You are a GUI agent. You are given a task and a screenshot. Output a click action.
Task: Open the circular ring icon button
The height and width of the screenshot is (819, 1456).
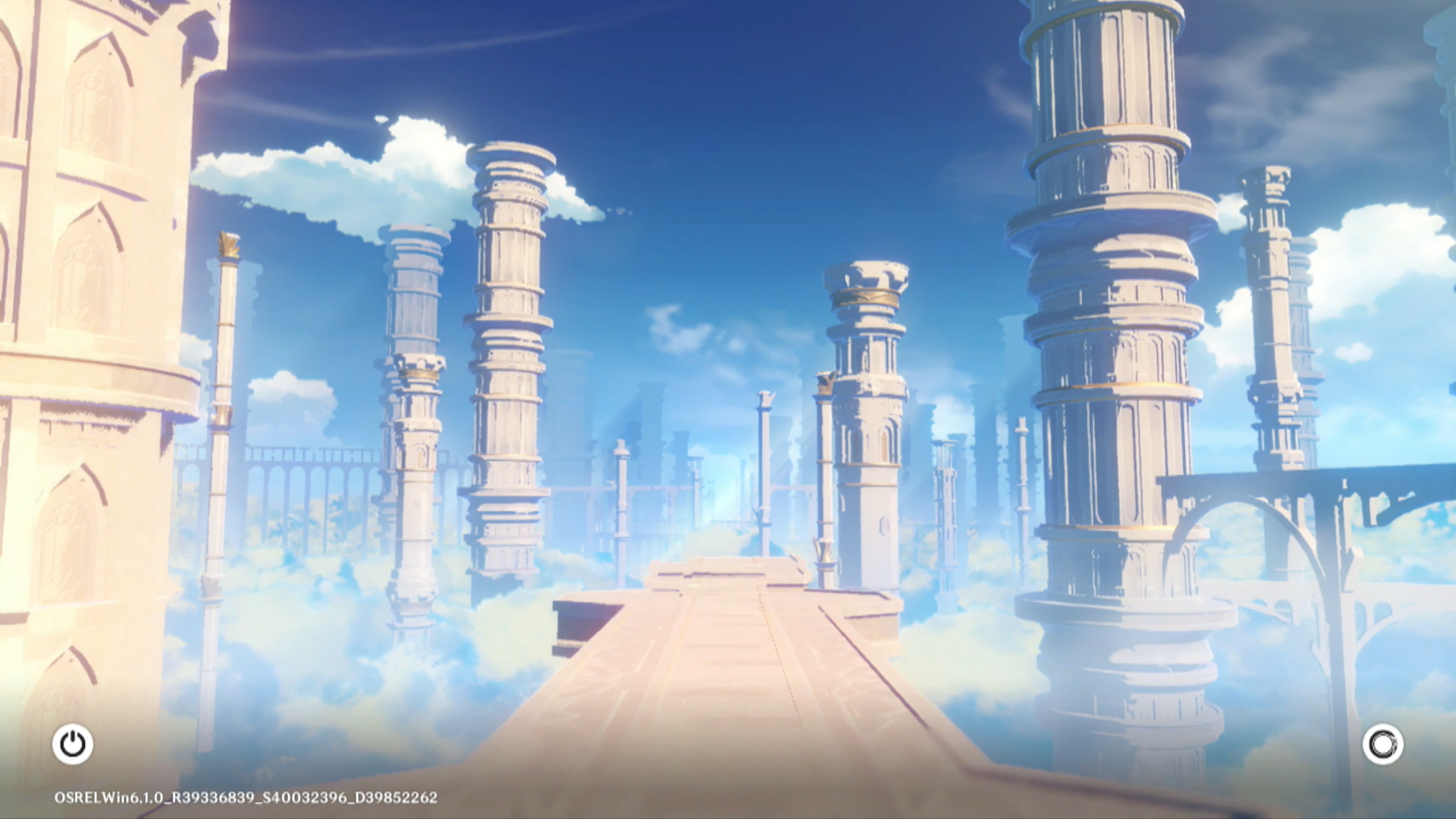[1382, 744]
